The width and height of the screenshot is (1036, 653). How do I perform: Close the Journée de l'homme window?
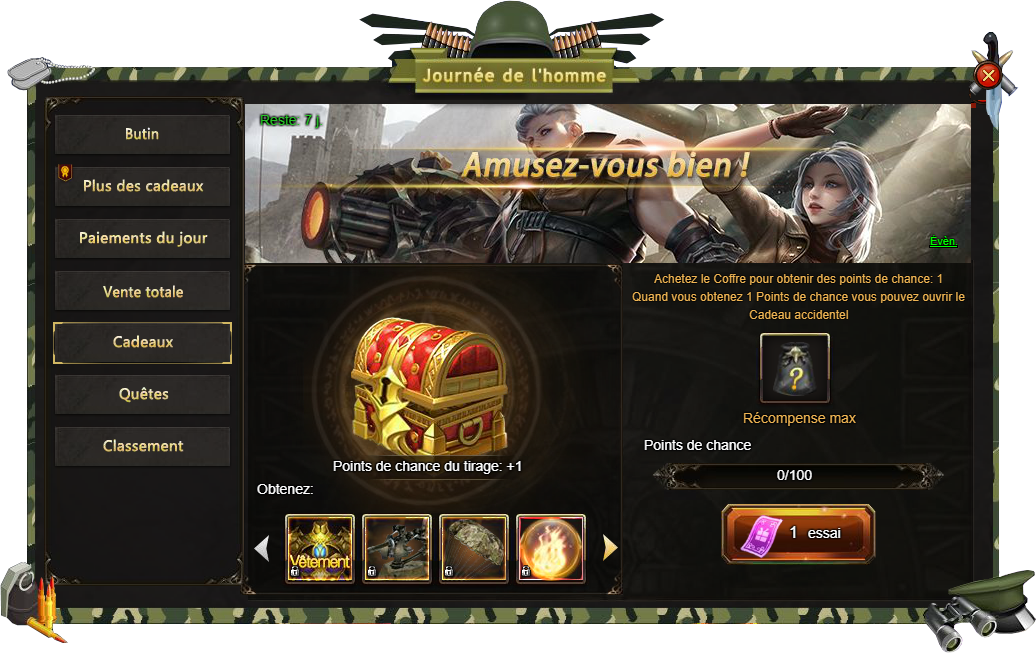[988, 75]
